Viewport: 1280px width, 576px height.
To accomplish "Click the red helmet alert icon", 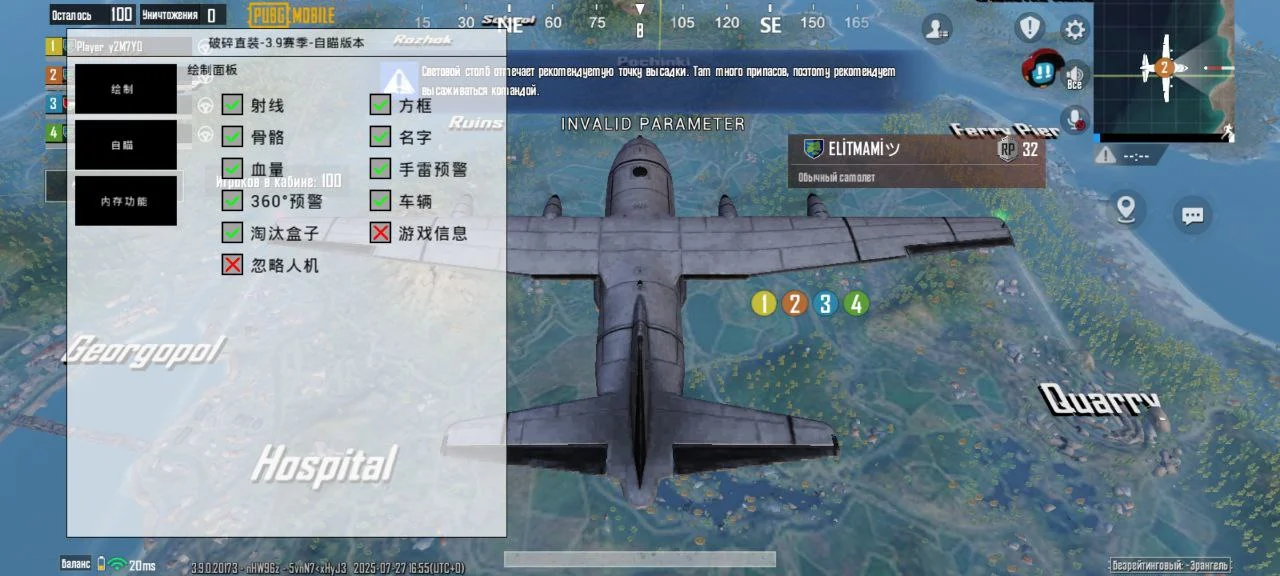I will 1041,68.
